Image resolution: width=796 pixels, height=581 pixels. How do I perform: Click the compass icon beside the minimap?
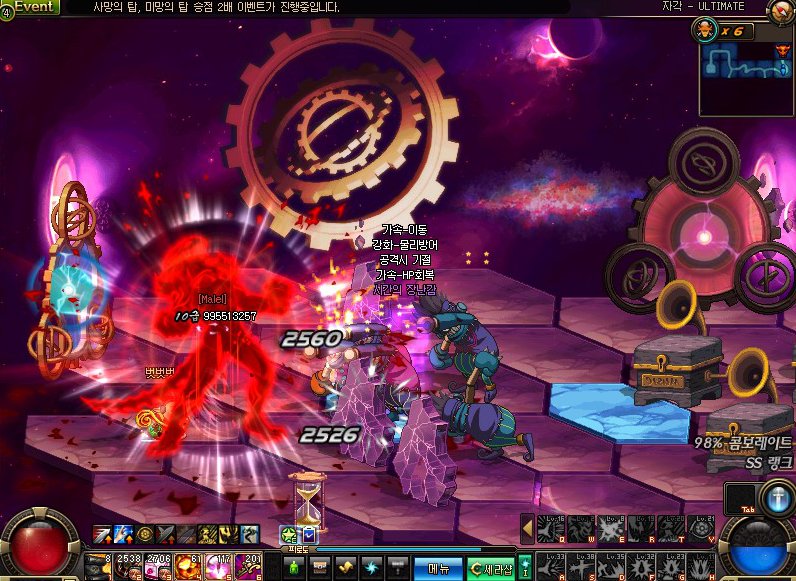pyautogui.click(x=779, y=11)
